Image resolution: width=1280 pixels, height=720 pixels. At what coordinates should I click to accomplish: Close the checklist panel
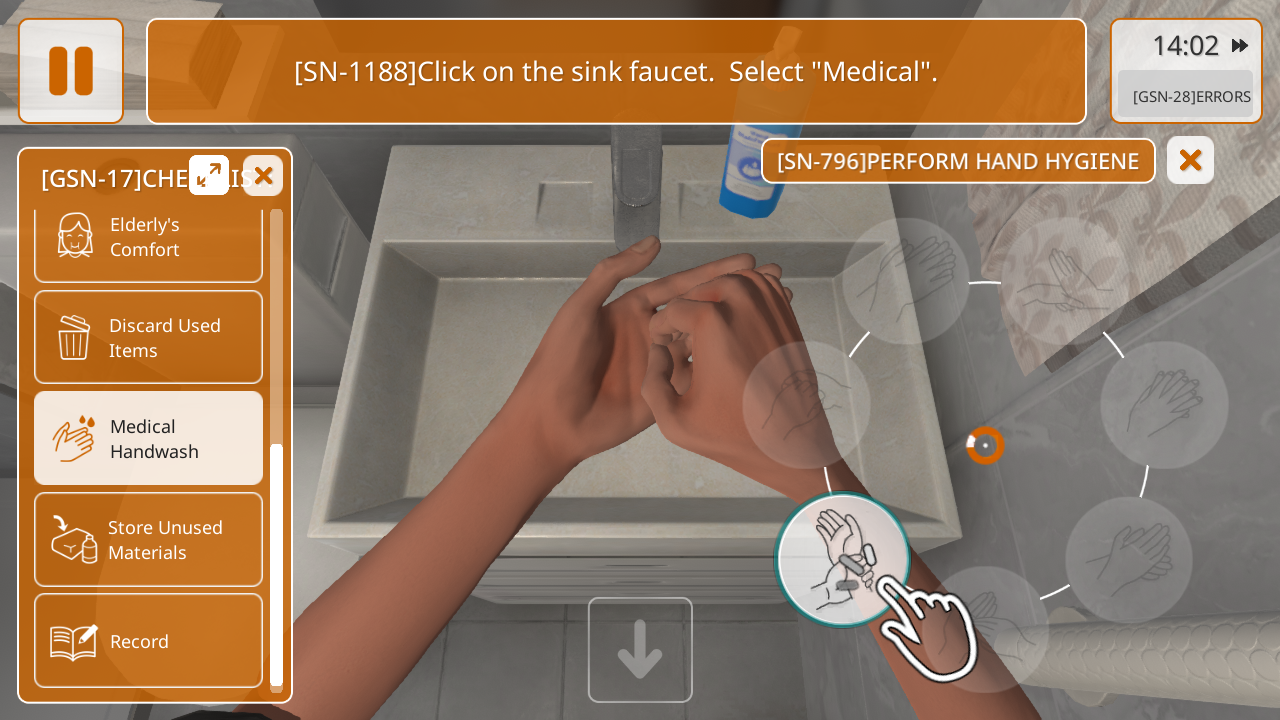263,176
